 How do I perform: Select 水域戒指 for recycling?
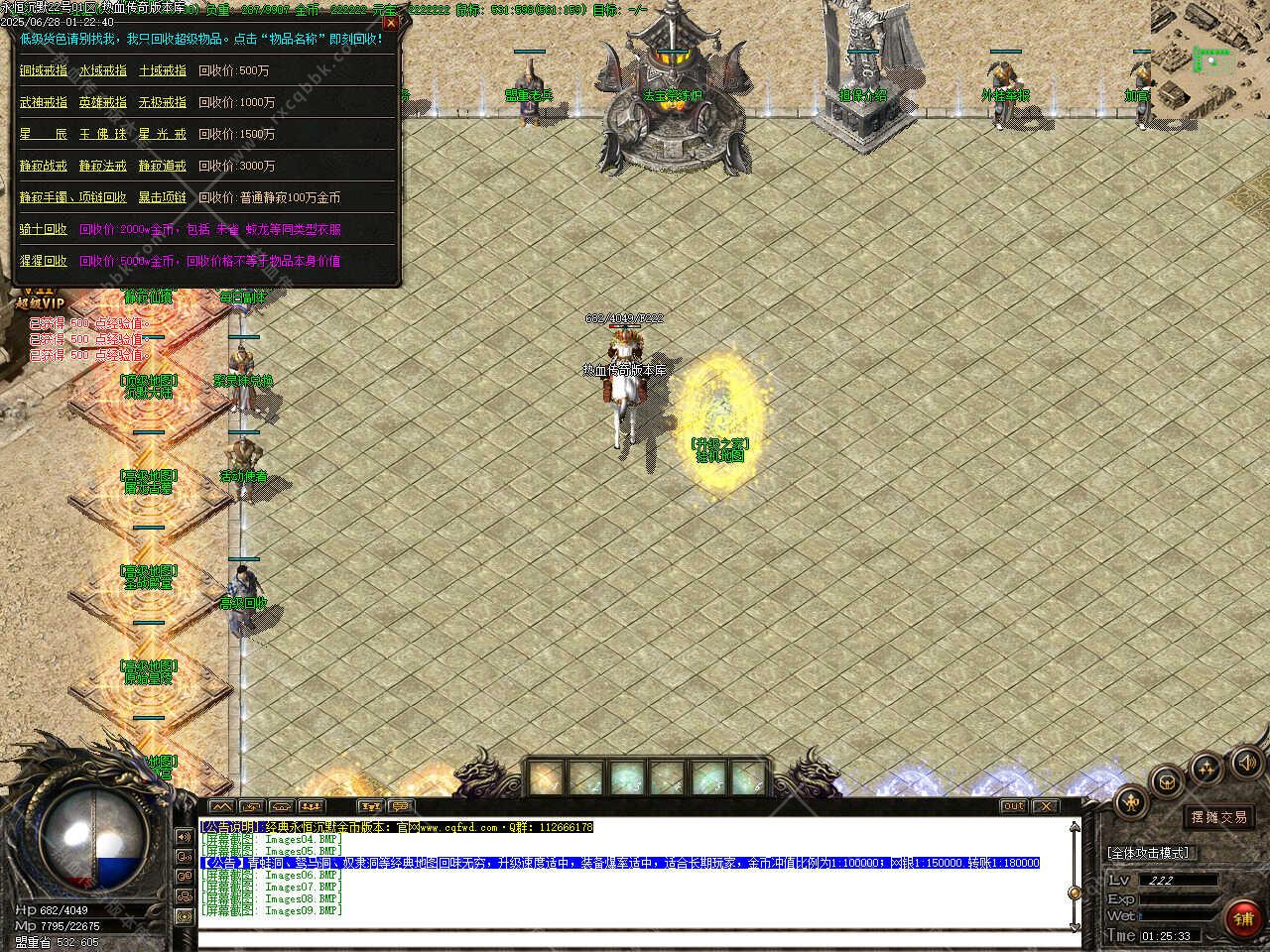pyautogui.click(x=103, y=71)
